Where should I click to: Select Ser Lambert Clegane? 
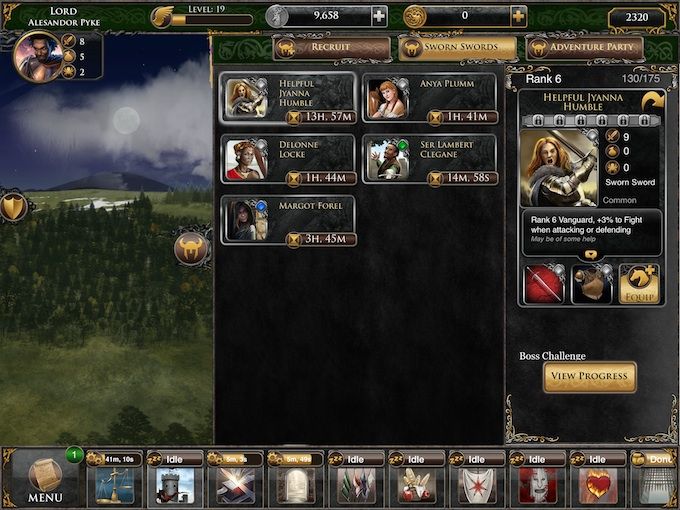pos(428,160)
